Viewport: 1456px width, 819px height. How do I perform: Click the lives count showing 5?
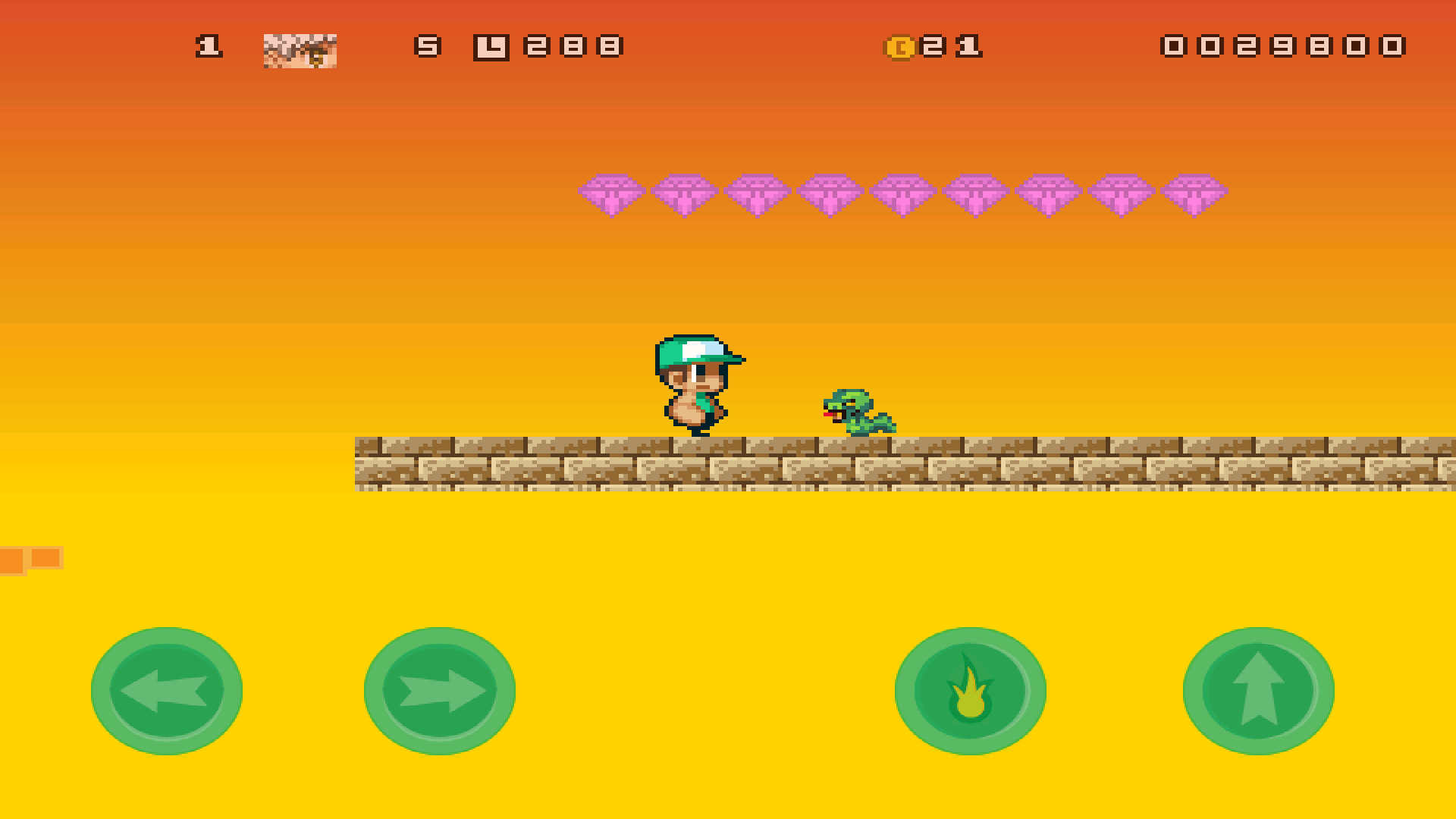(427, 47)
